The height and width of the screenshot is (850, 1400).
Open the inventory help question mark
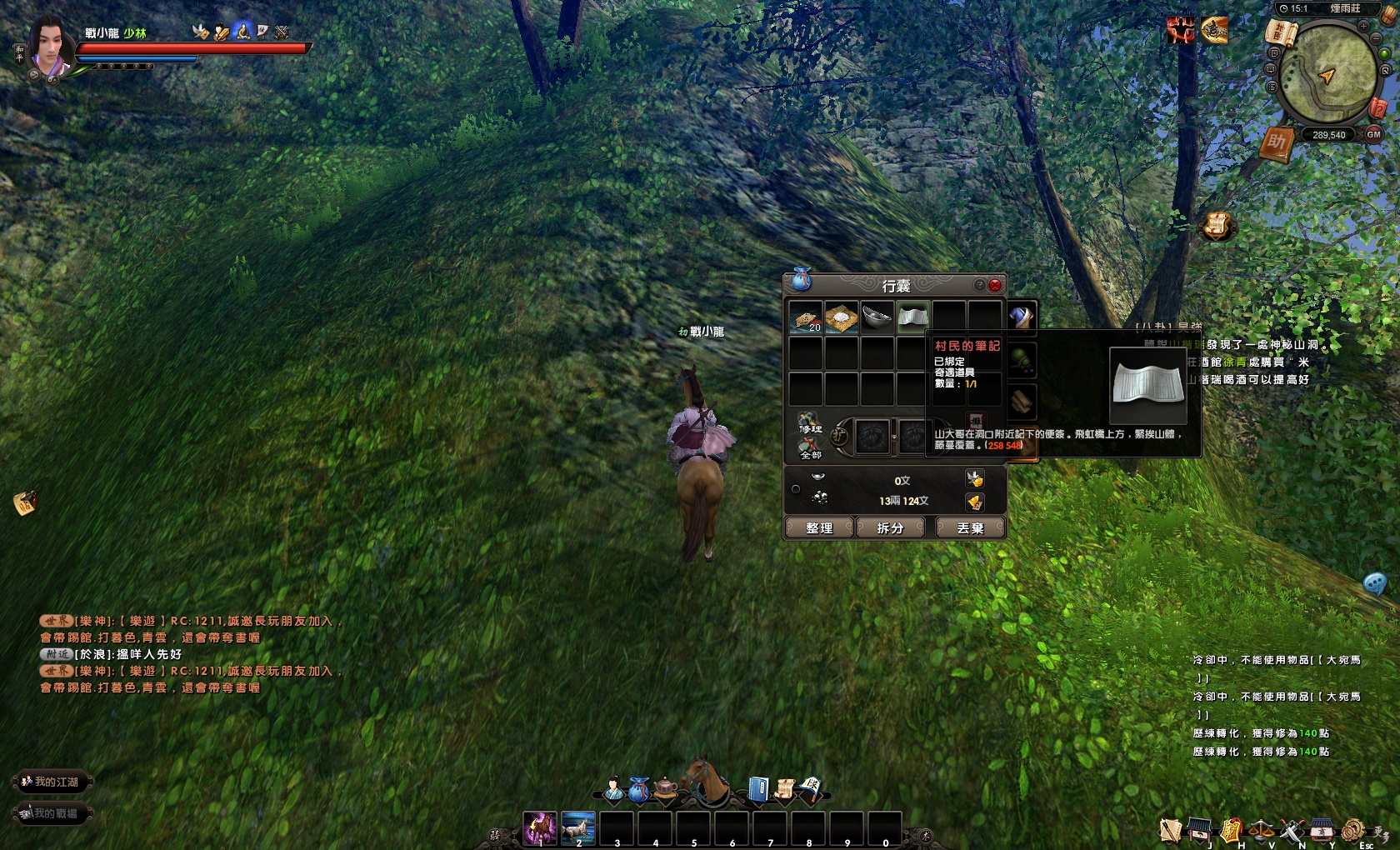980,285
